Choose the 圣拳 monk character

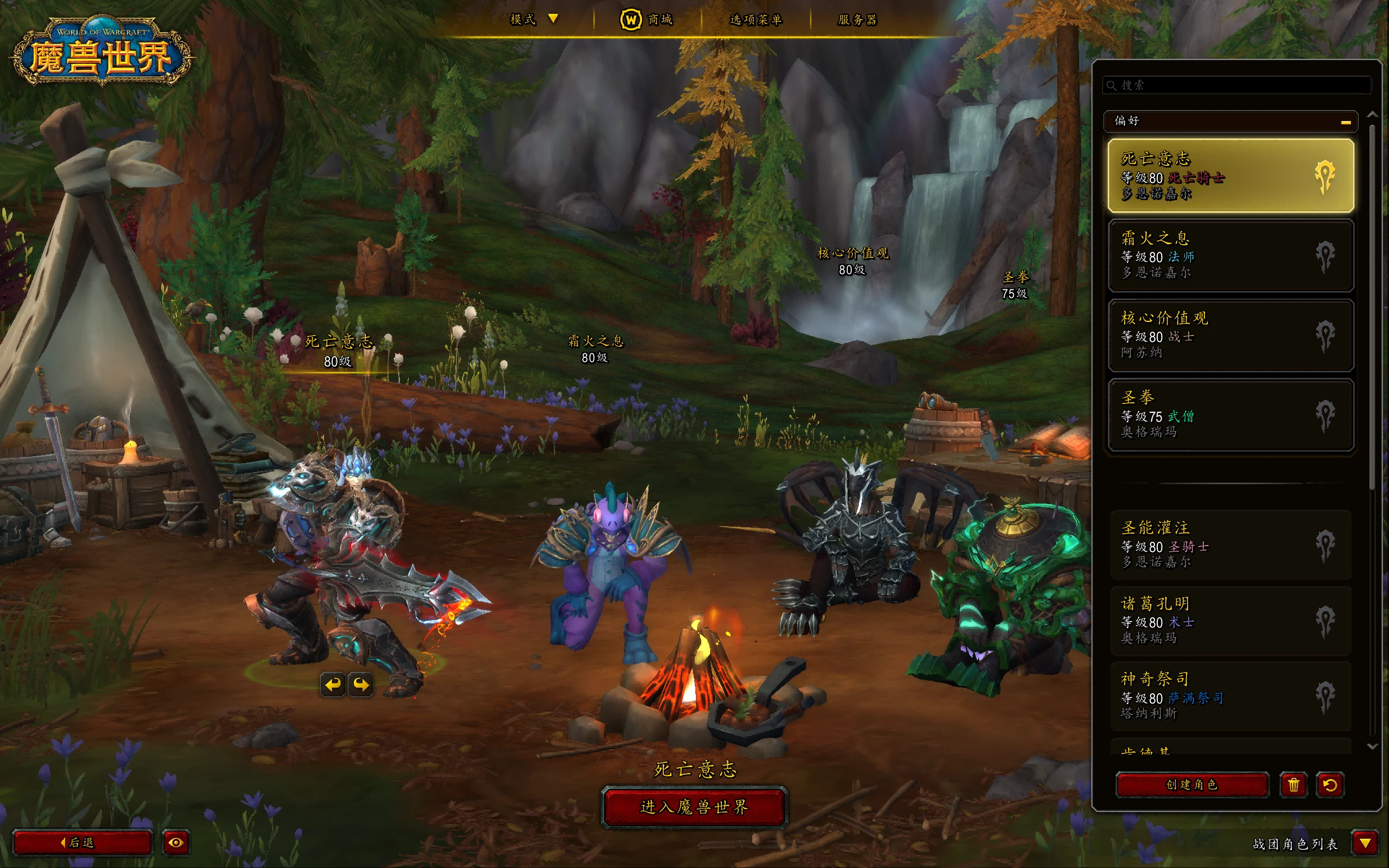pos(1230,415)
